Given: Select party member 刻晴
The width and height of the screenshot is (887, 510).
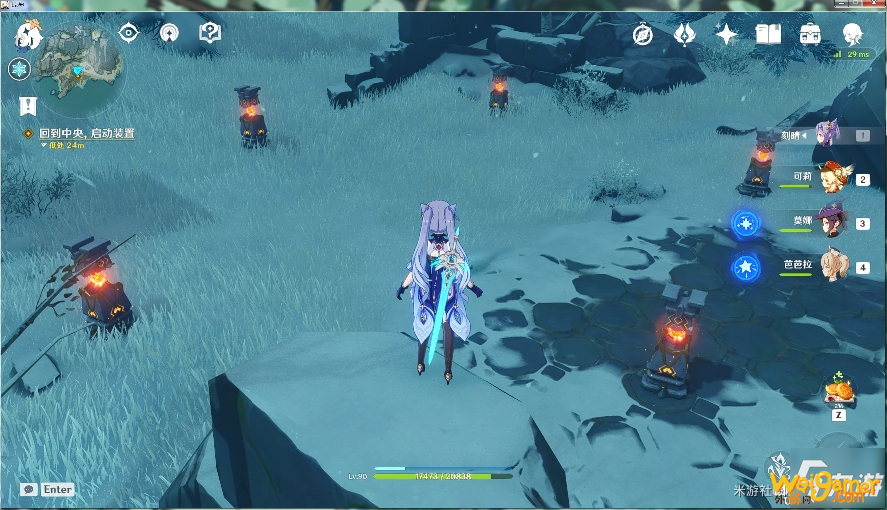Looking at the screenshot, I should 827,134.
